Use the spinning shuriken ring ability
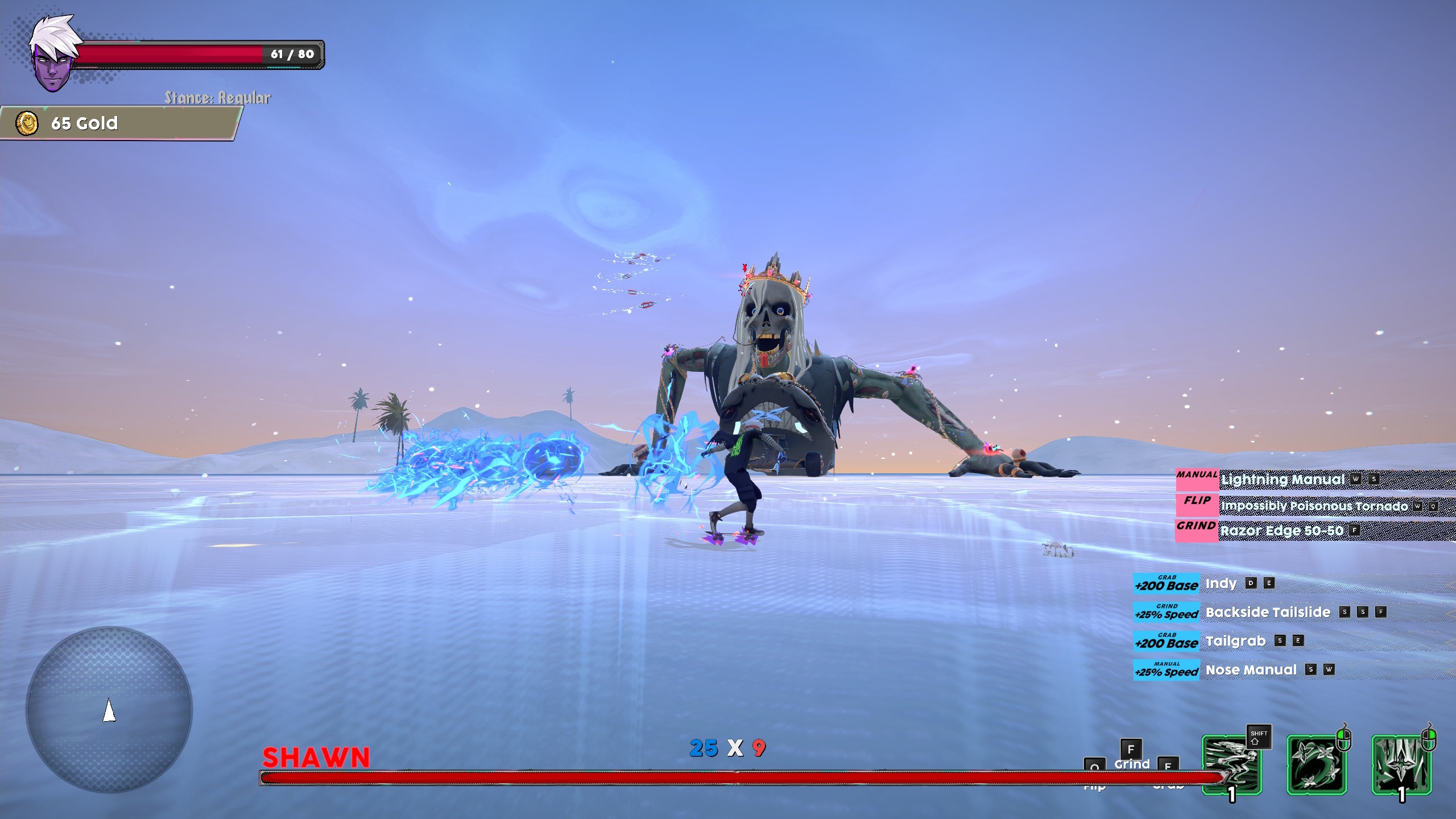The height and width of the screenshot is (819, 1456). point(1317,764)
